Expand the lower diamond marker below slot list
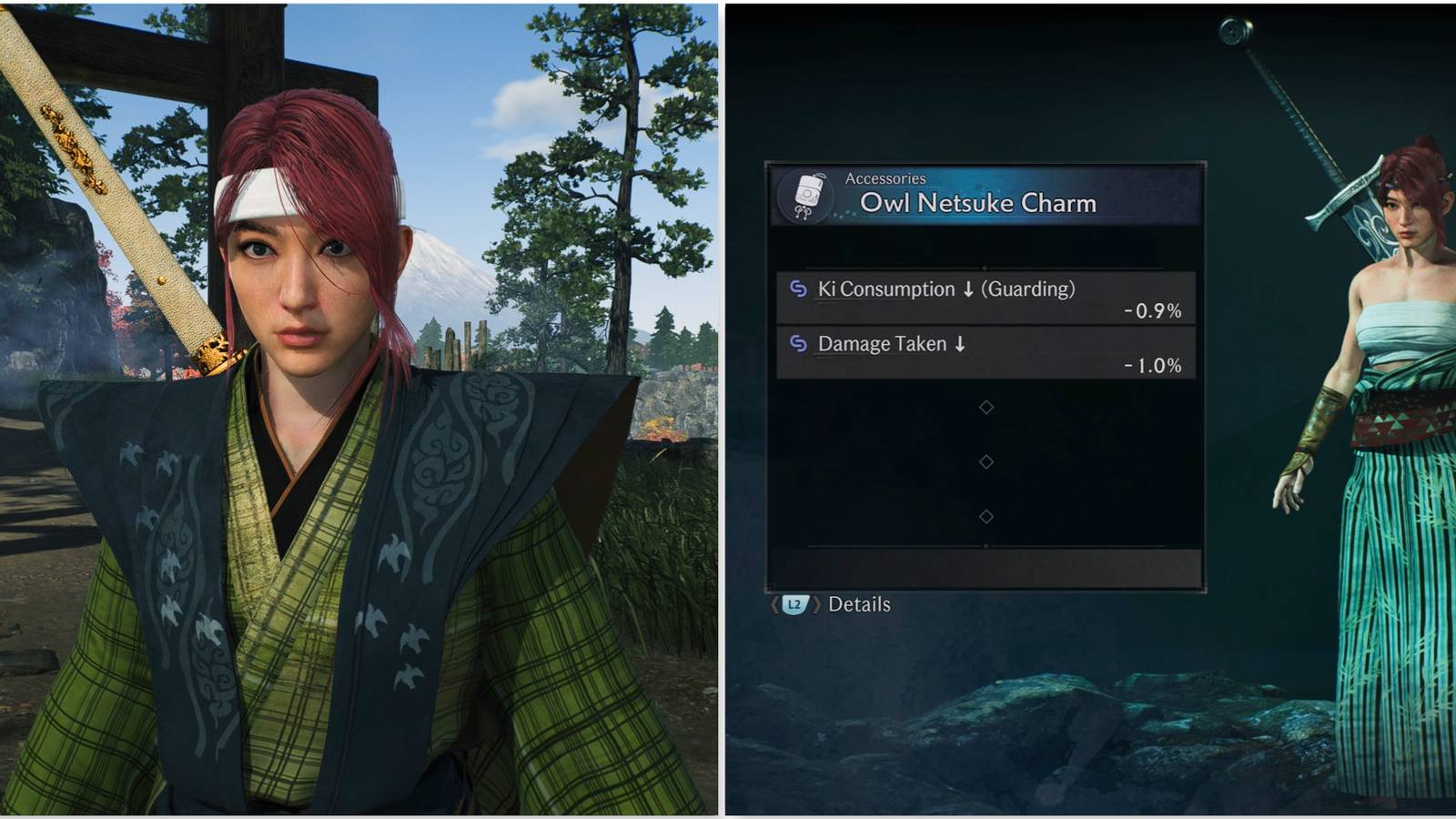This screenshot has width=1456, height=819. (986, 543)
